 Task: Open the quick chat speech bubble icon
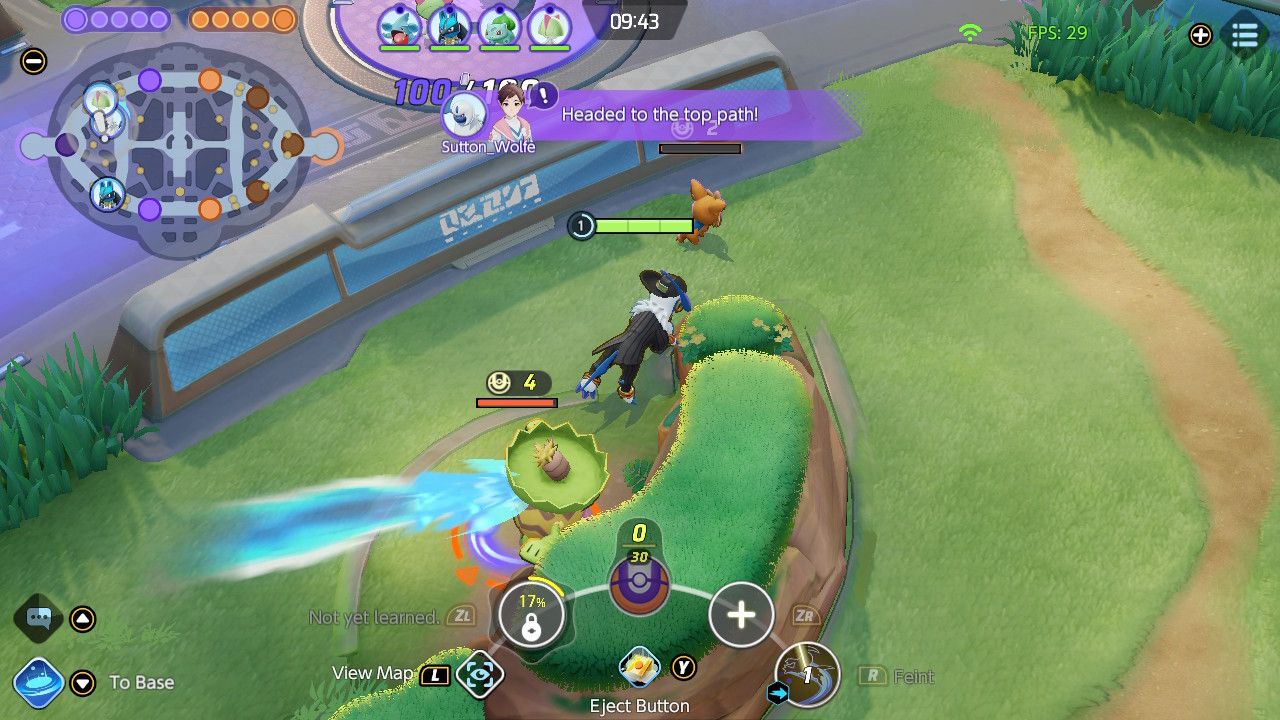(x=37, y=618)
